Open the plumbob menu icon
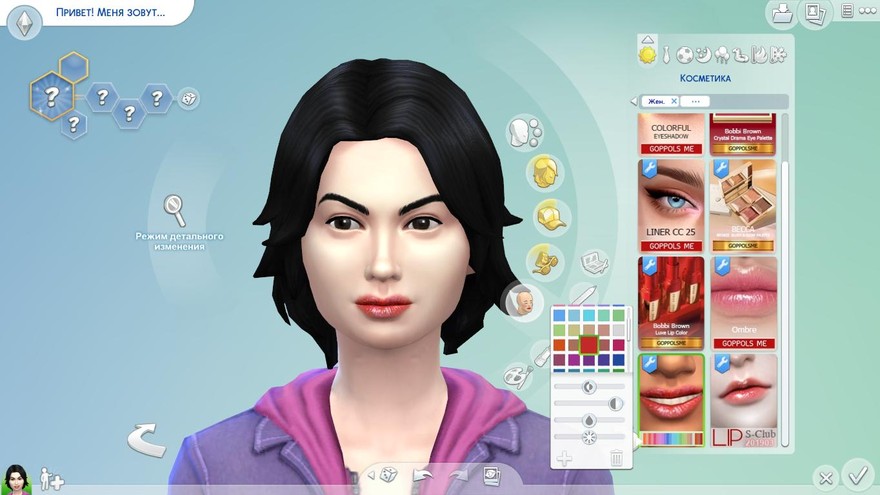This screenshot has width=880, height=495. [24, 20]
